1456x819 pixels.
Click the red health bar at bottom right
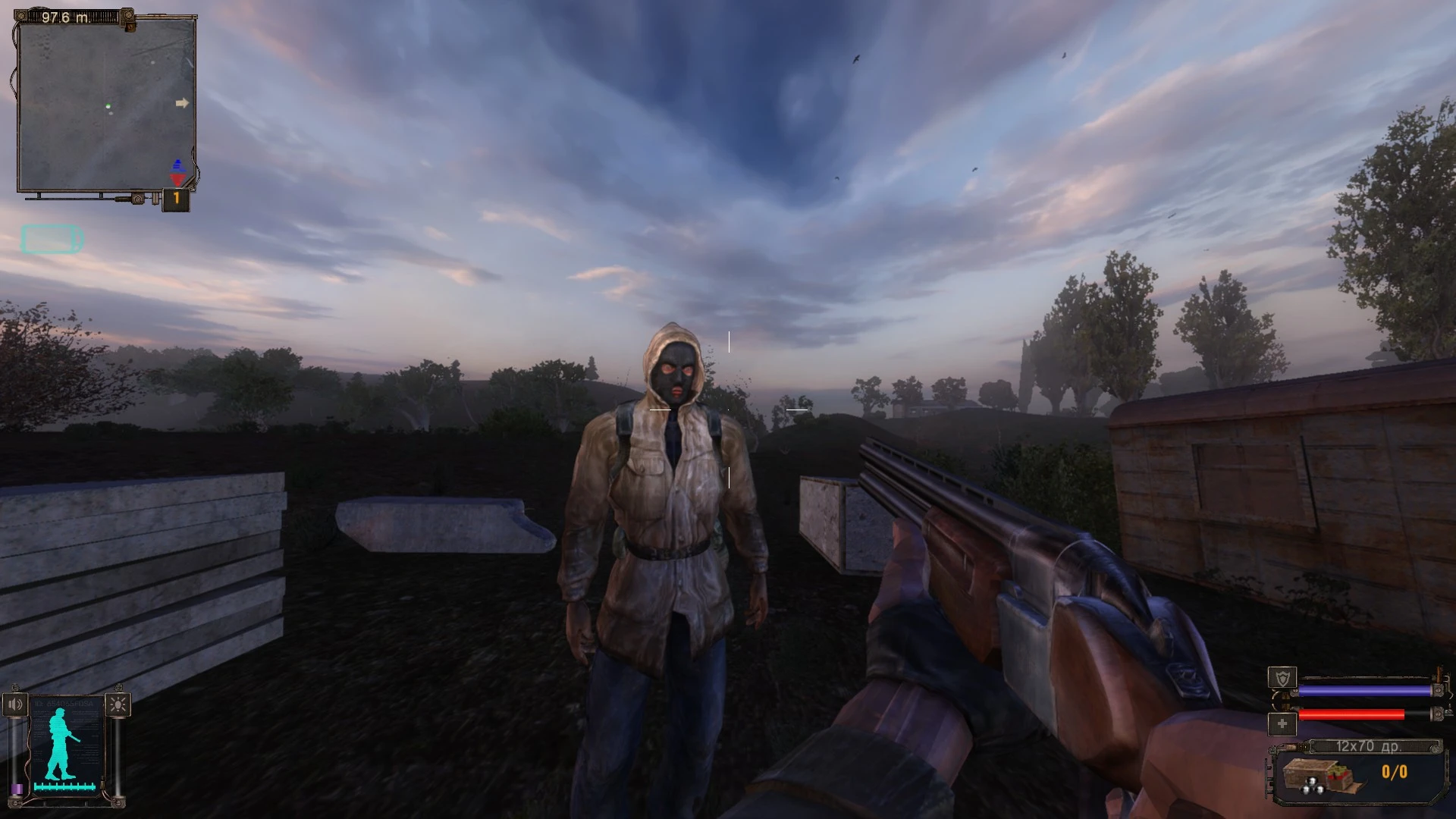coord(1352,714)
